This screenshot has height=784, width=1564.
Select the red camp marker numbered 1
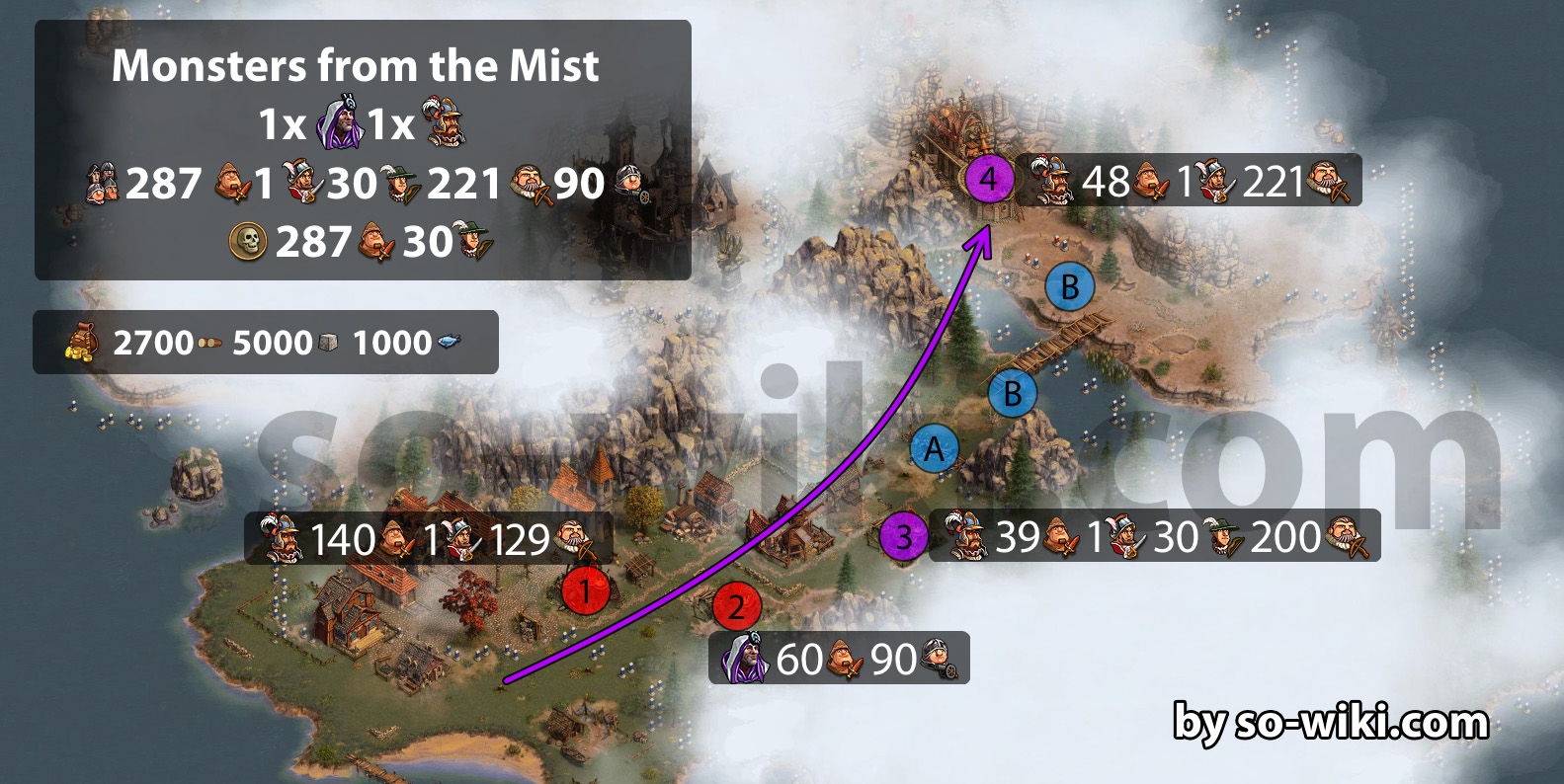pos(585,590)
